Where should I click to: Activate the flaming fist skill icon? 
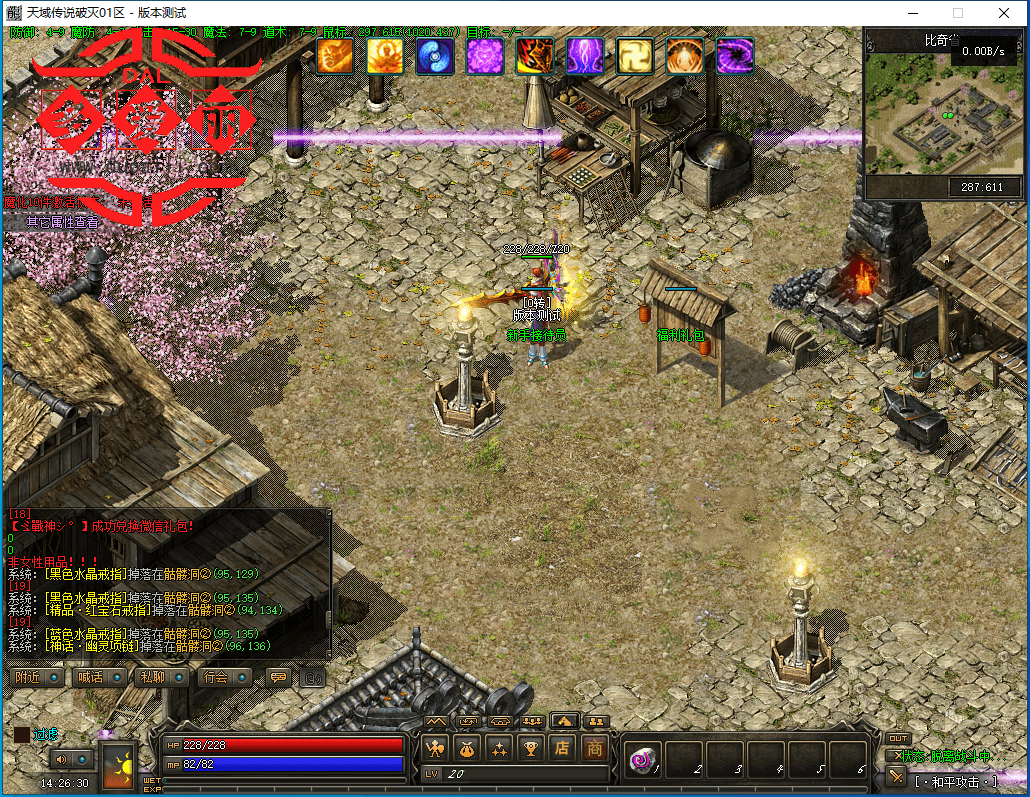point(335,56)
